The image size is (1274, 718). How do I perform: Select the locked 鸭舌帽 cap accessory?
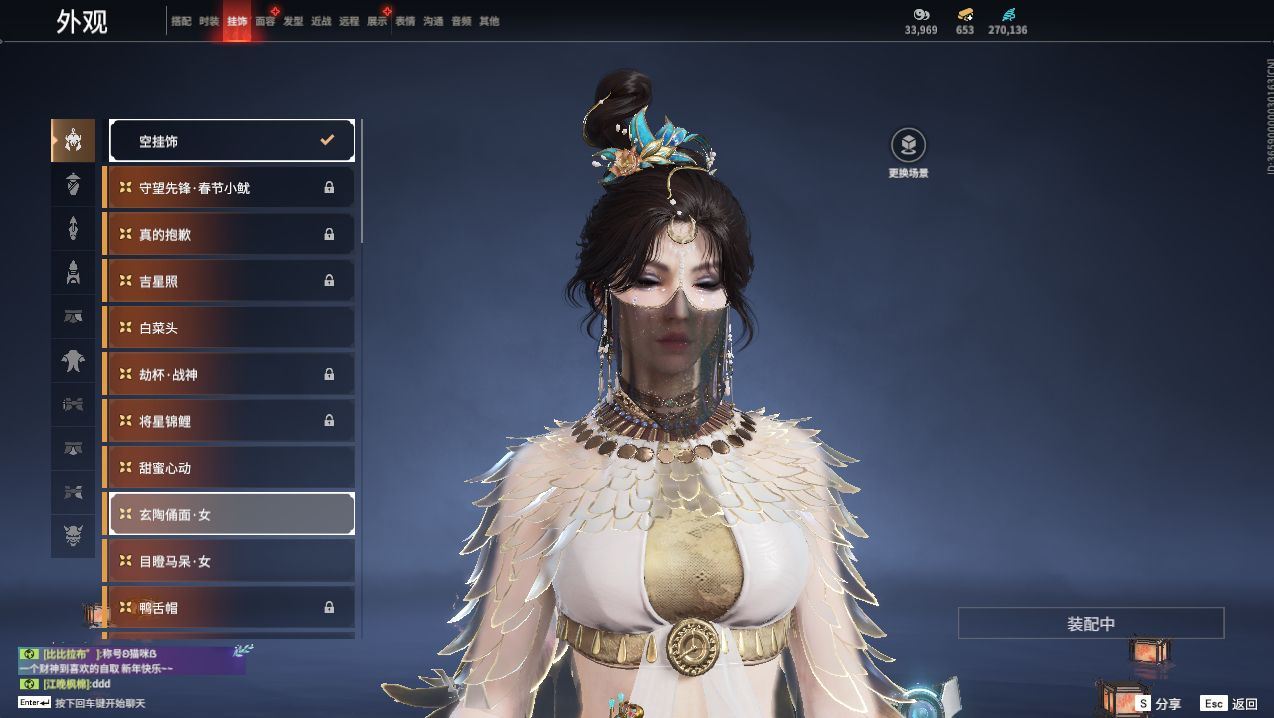click(230, 607)
